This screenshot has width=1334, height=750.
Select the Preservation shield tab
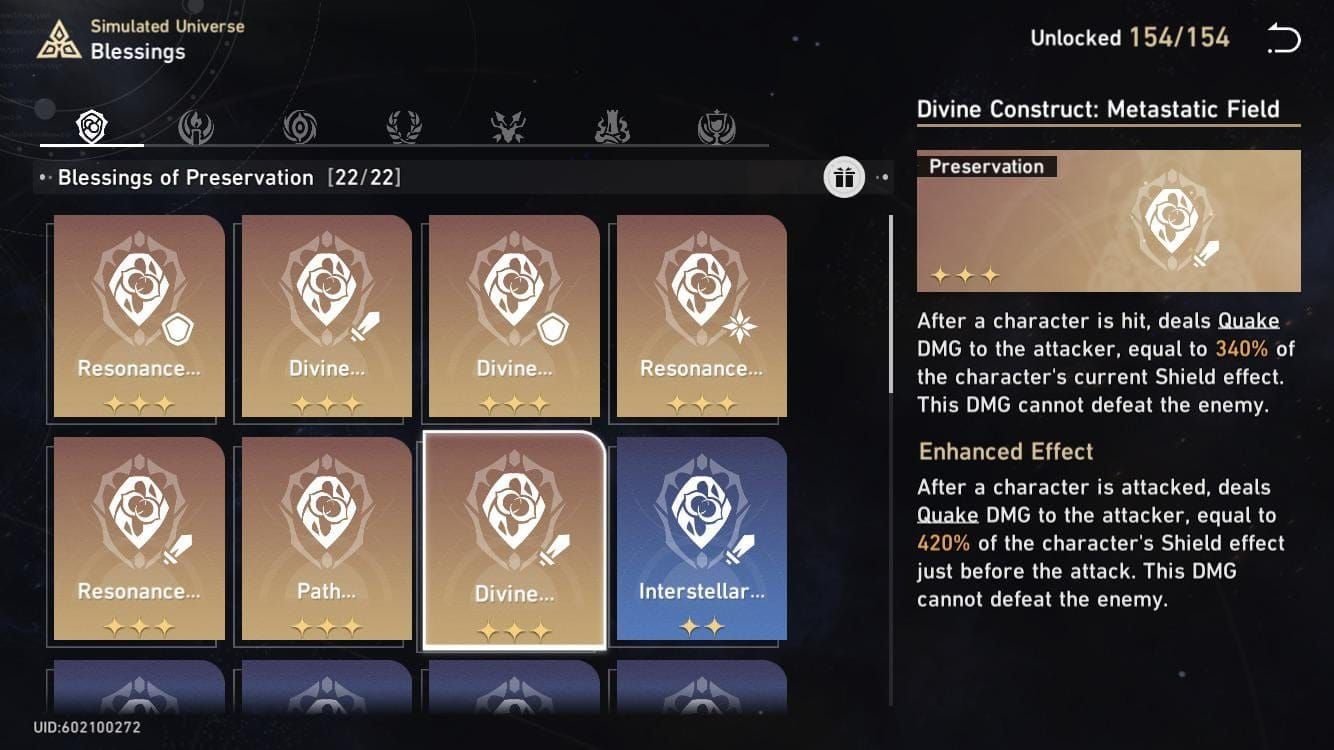(x=92, y=127)
